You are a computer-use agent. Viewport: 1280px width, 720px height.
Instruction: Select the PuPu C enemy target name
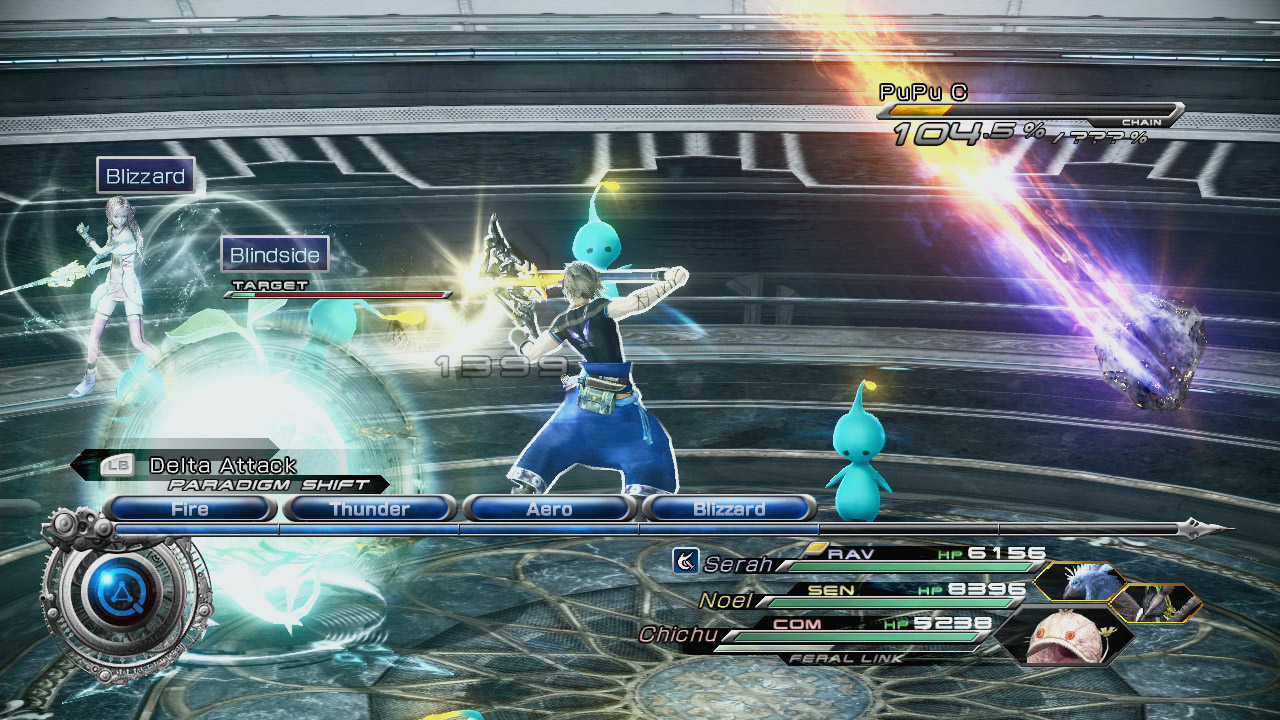[923, 93]
